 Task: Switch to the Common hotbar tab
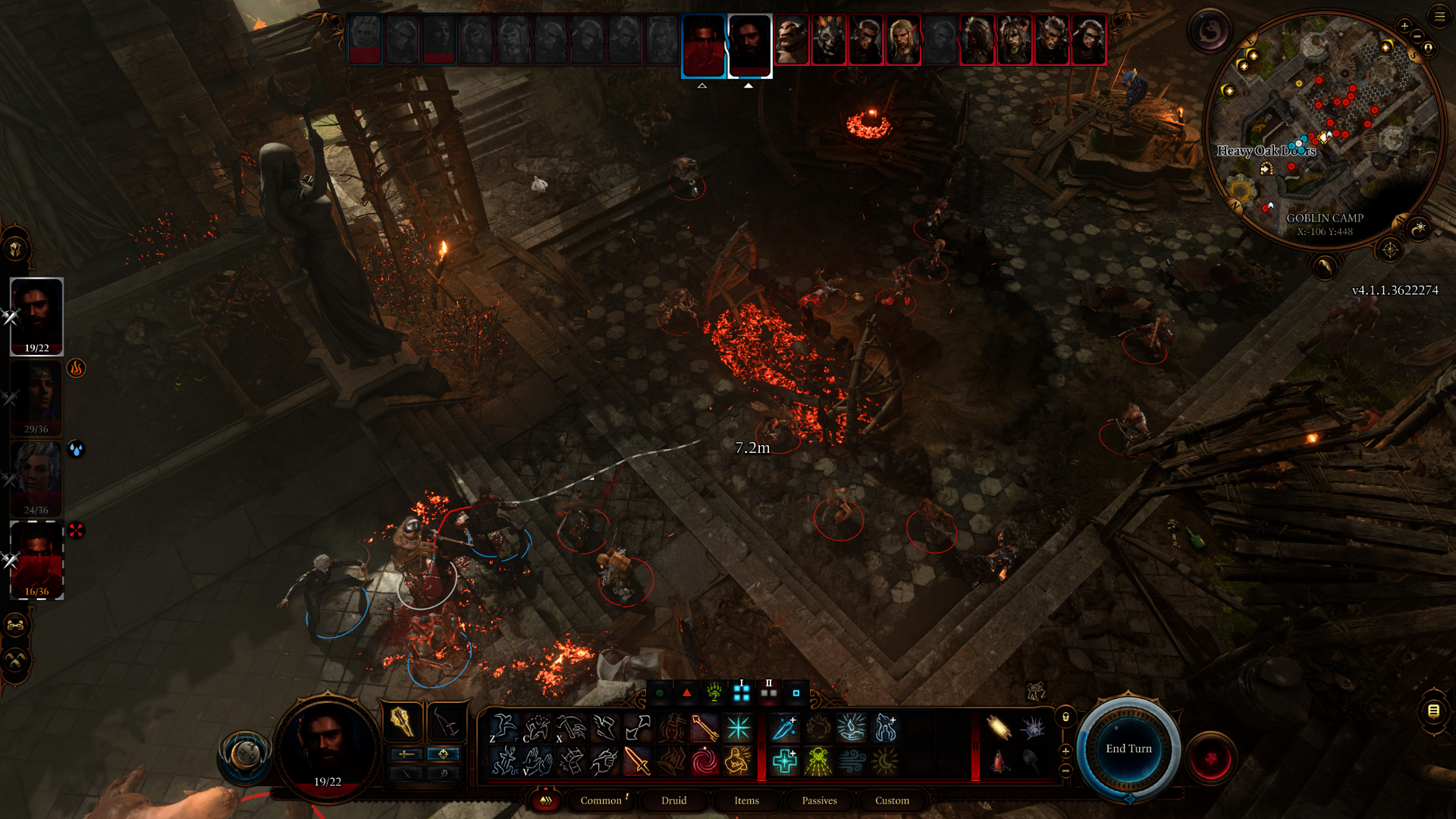pyautogui.click(x=601, y=801)
